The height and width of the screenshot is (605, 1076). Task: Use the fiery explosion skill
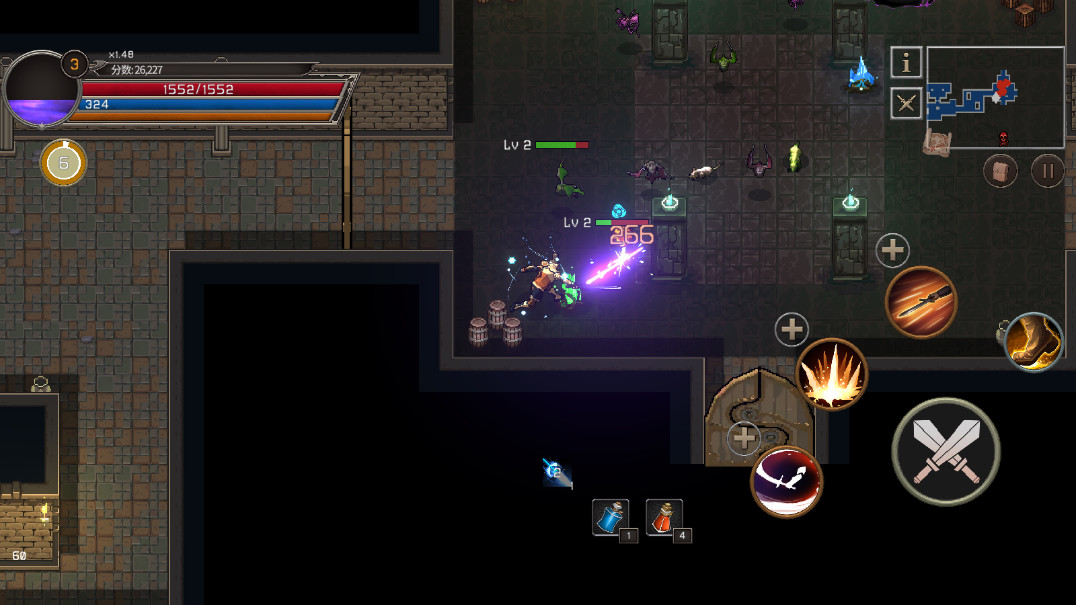point(831,374)
